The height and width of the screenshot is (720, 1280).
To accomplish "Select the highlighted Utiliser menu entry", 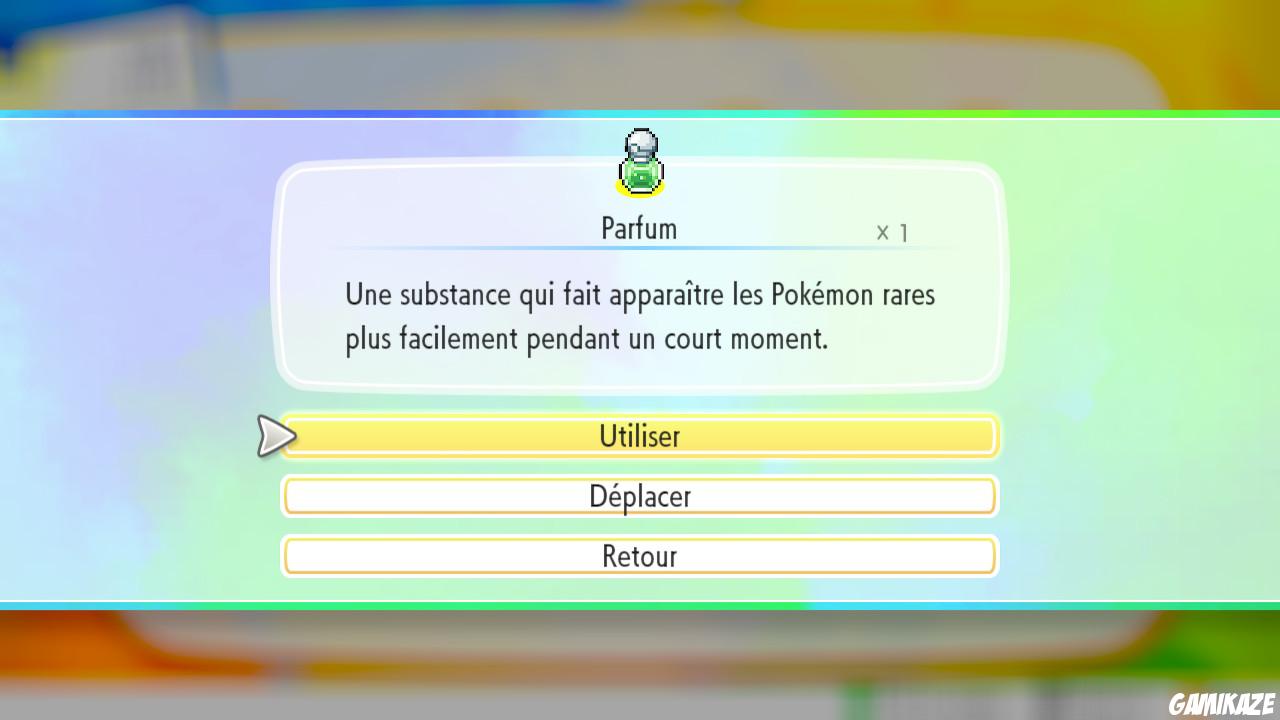I will coord(640,436).
